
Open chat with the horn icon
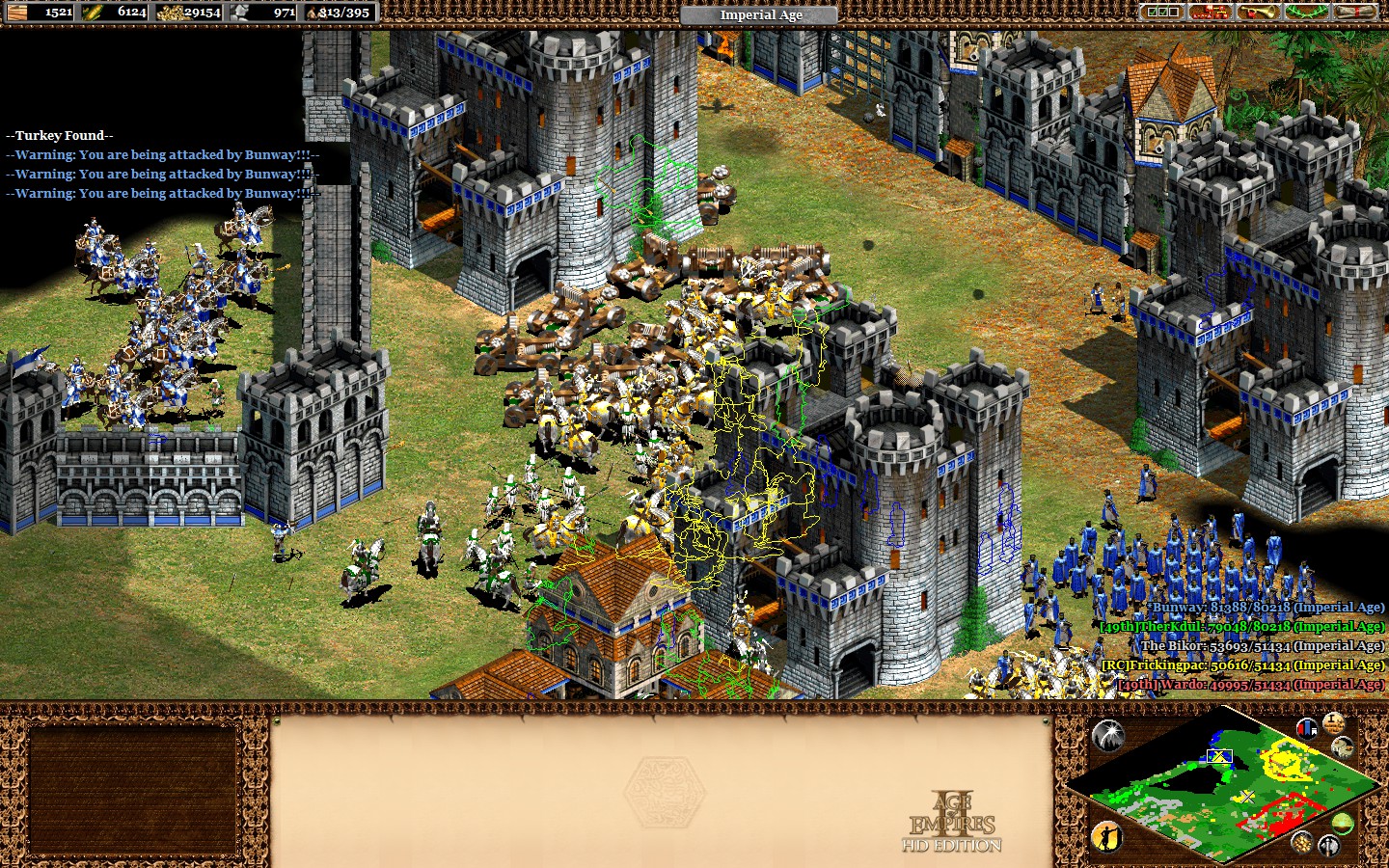[x=1259, y=12]
